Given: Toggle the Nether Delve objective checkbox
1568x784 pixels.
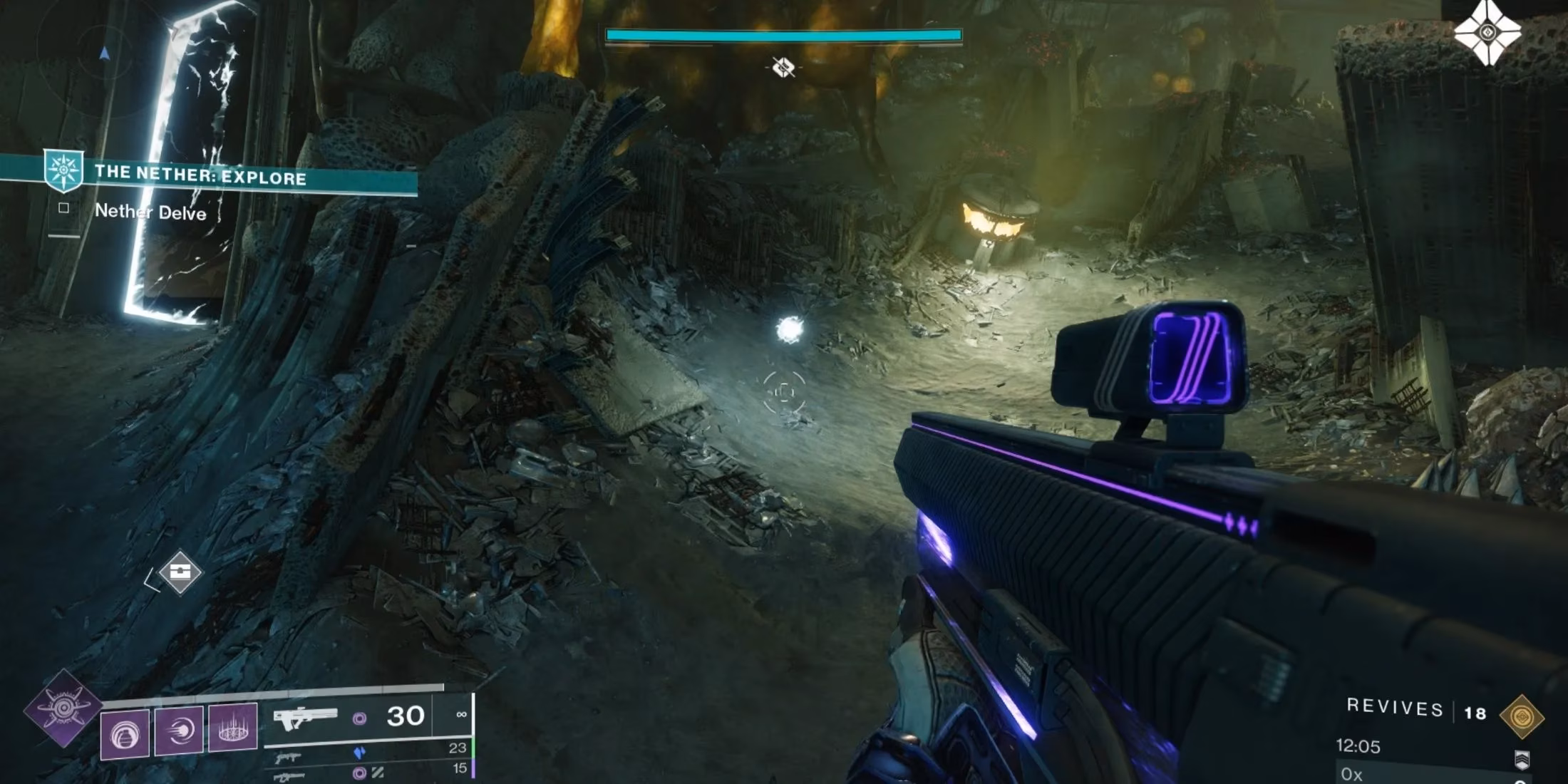Looking at the screenshot, I should [64, 208].
